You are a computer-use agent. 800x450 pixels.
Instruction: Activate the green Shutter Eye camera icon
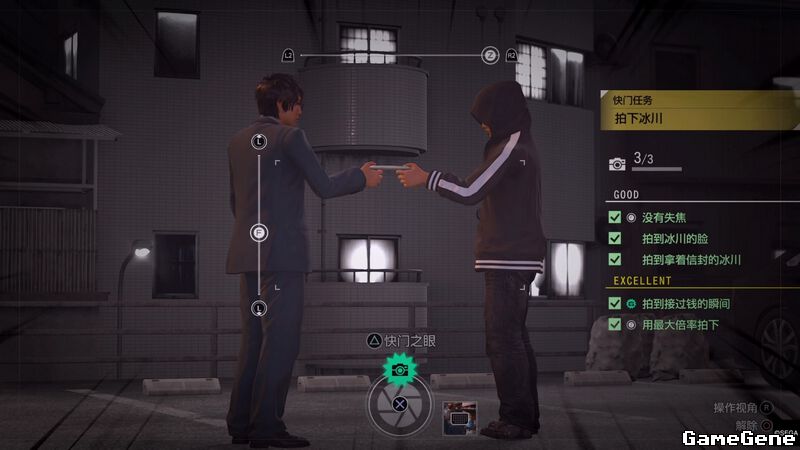pyautogui.click(x=399, y=369)
